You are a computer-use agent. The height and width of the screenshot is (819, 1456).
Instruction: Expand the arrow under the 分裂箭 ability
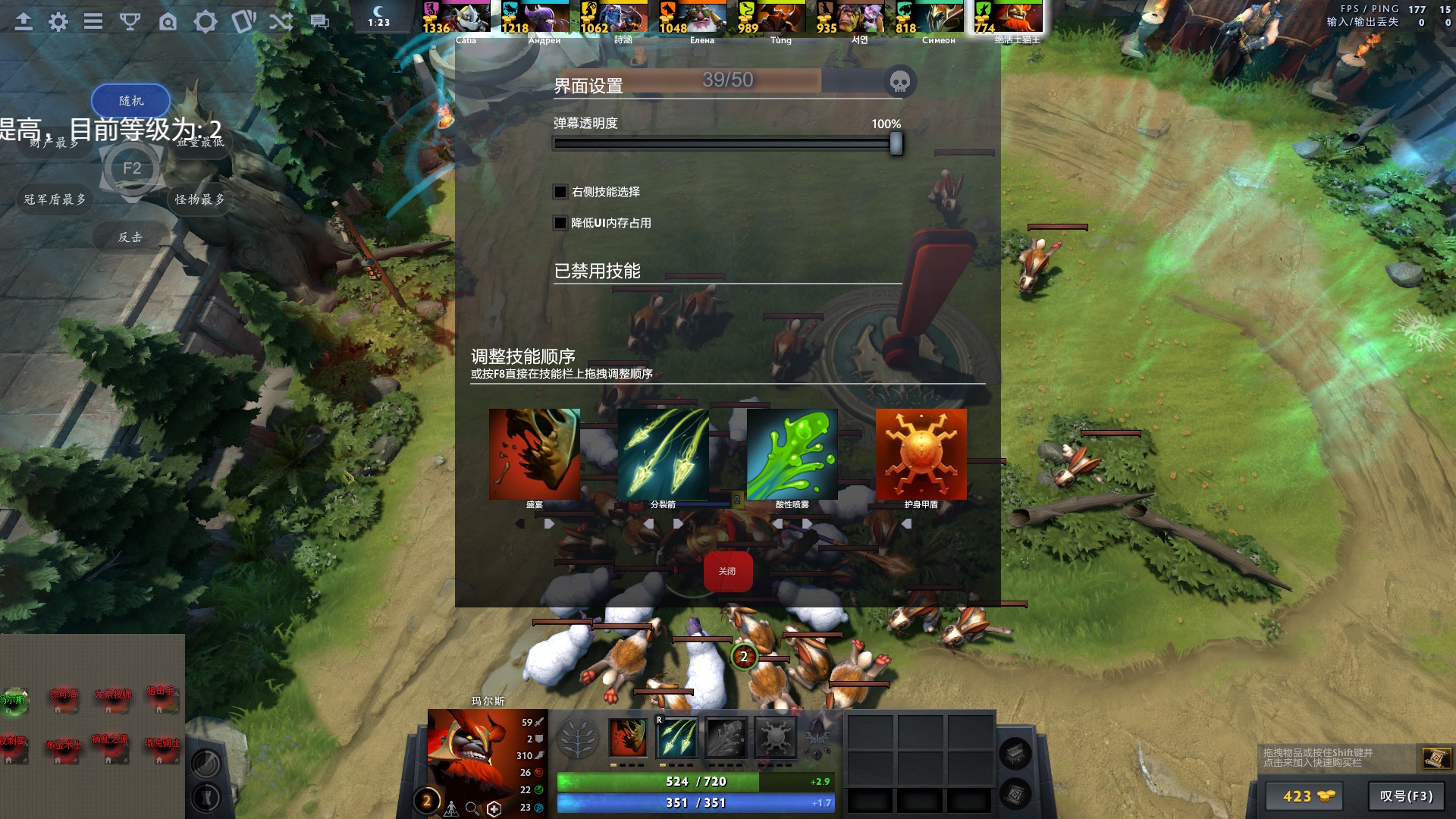click(x=677, y=523)
